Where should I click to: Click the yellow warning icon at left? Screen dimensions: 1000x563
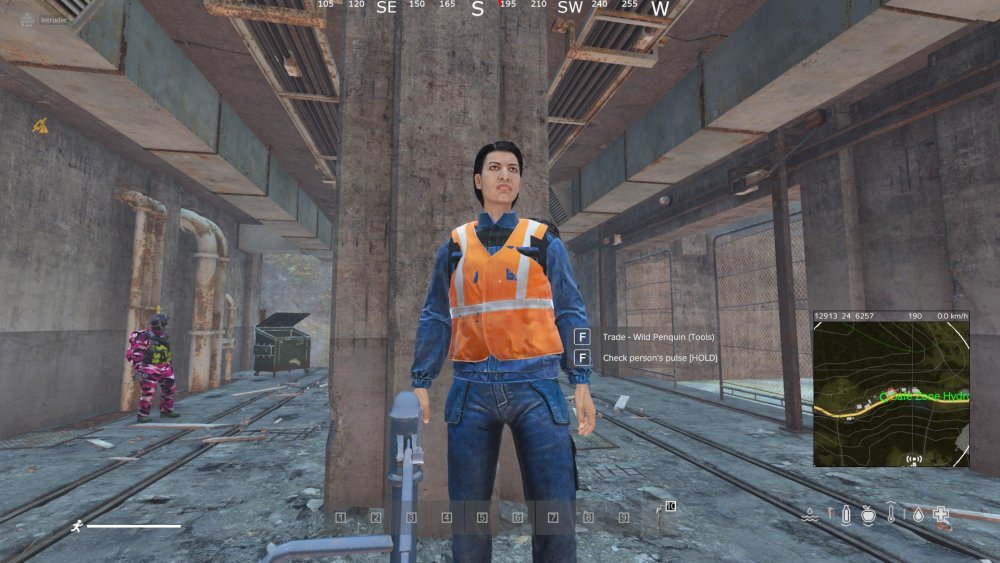[x=40, y=125]
